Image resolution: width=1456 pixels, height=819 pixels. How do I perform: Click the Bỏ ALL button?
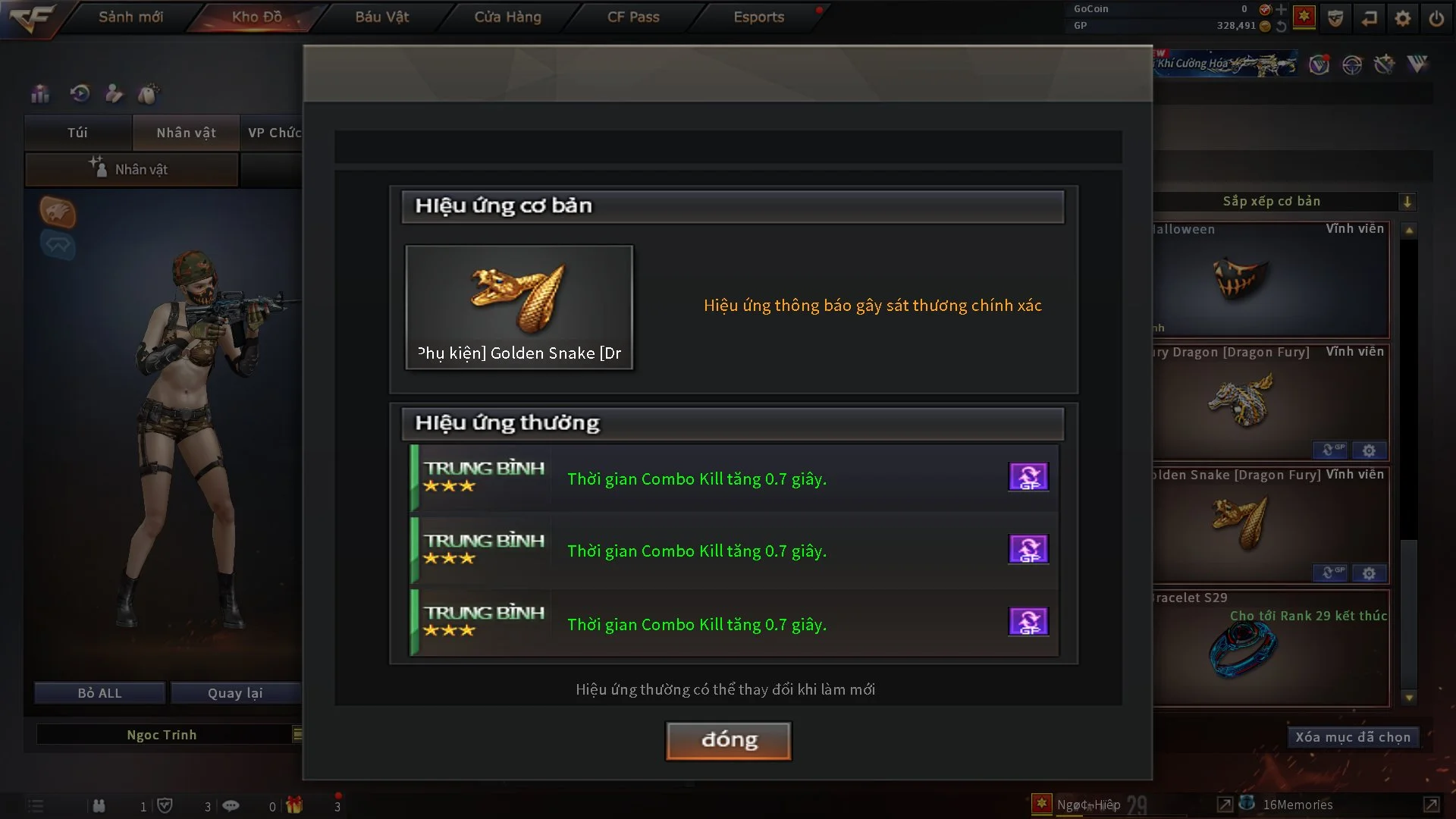point(99,693)
